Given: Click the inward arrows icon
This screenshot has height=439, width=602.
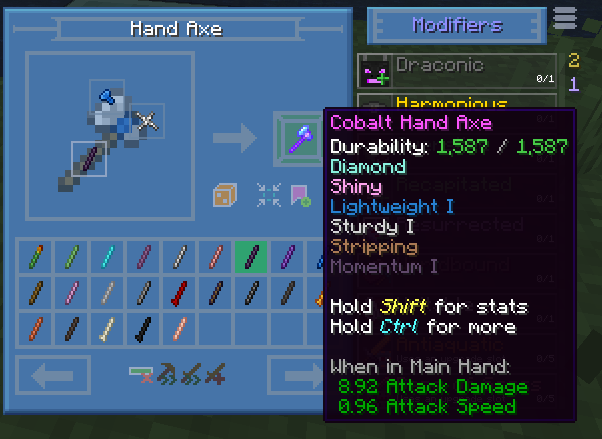Looking at the screenshot, I should pyautogui.click(x=268, y=194).
